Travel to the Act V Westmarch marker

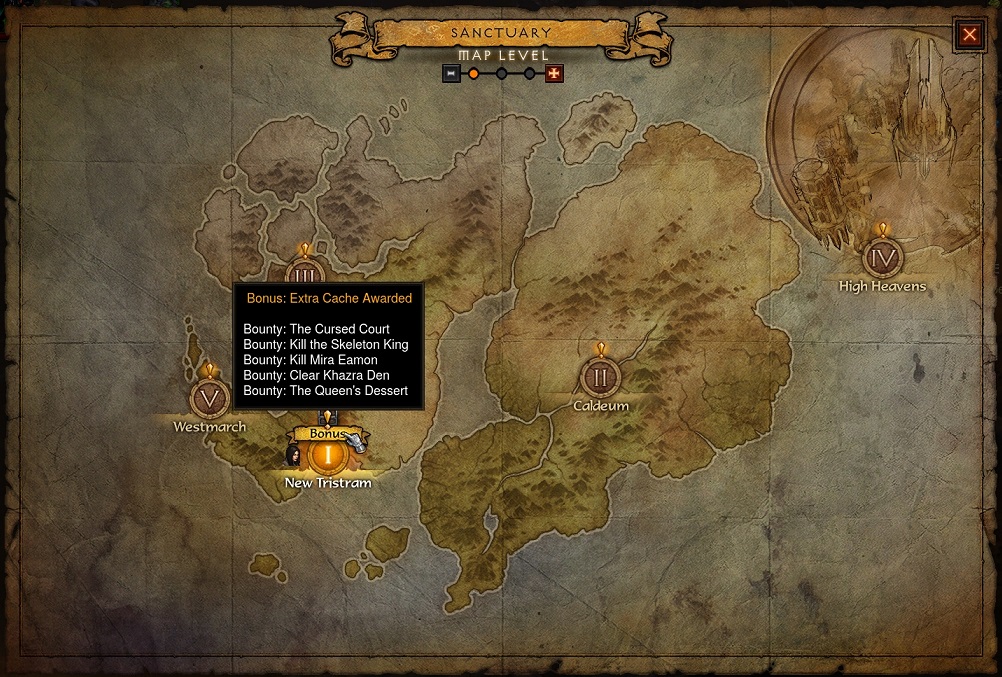coord(210,398)
